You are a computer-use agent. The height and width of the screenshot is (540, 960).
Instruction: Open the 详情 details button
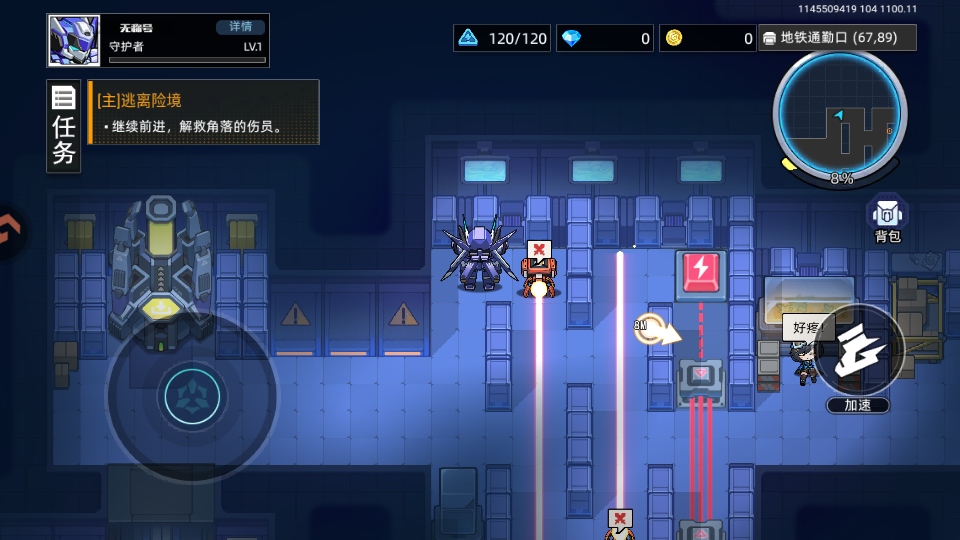pos(240,27)
